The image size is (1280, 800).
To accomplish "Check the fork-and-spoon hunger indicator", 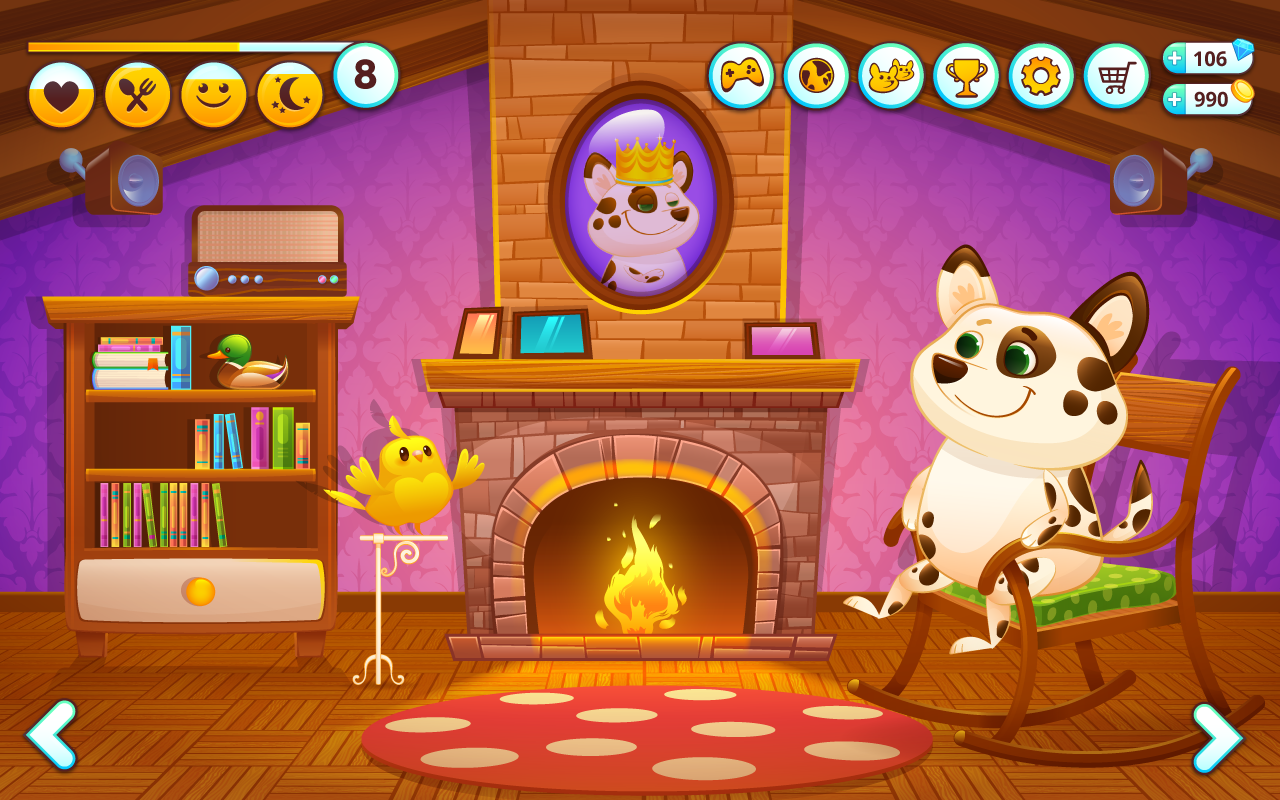I will click(137, 90).
